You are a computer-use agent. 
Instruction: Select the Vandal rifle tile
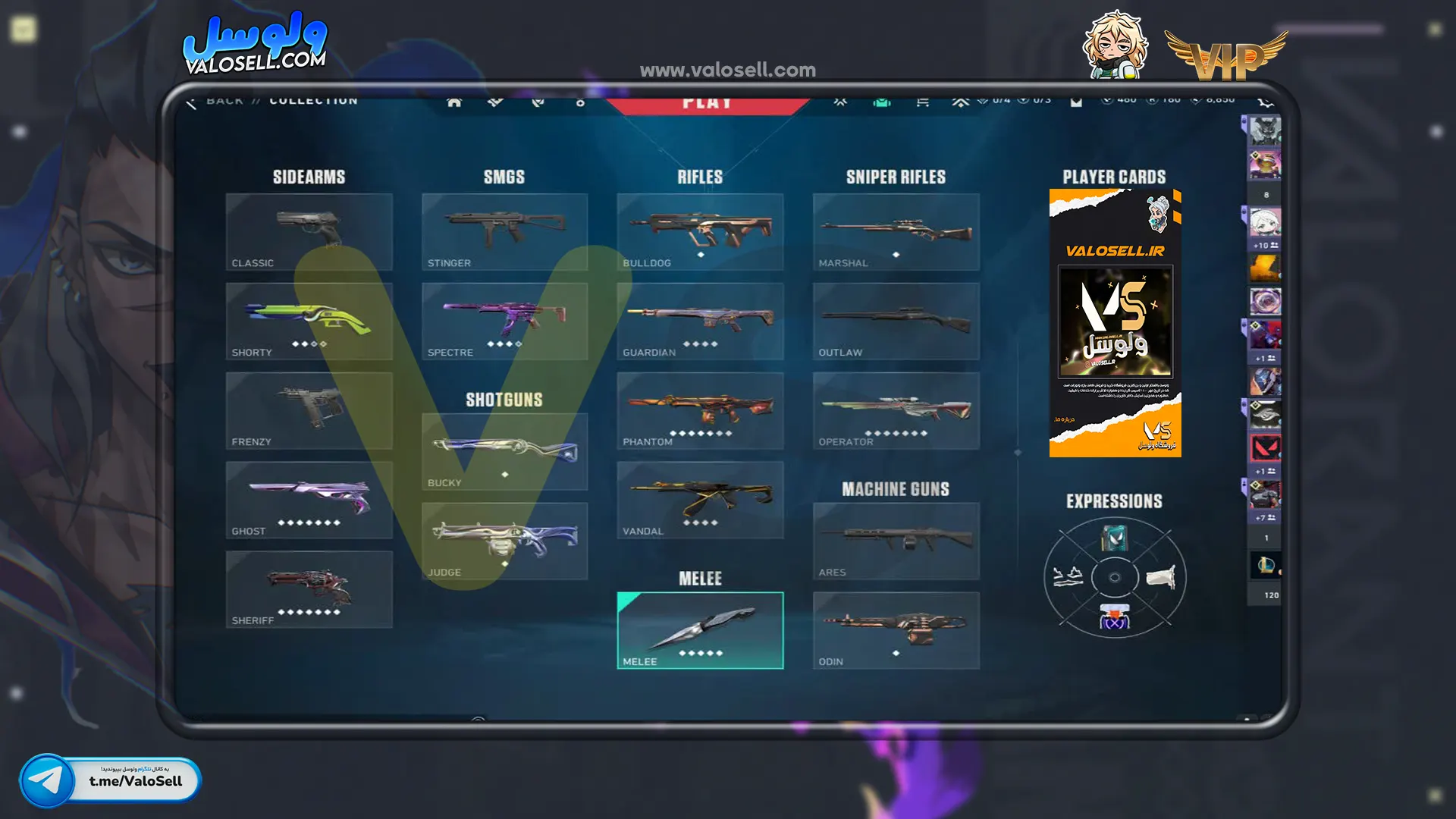coord(700,500)
